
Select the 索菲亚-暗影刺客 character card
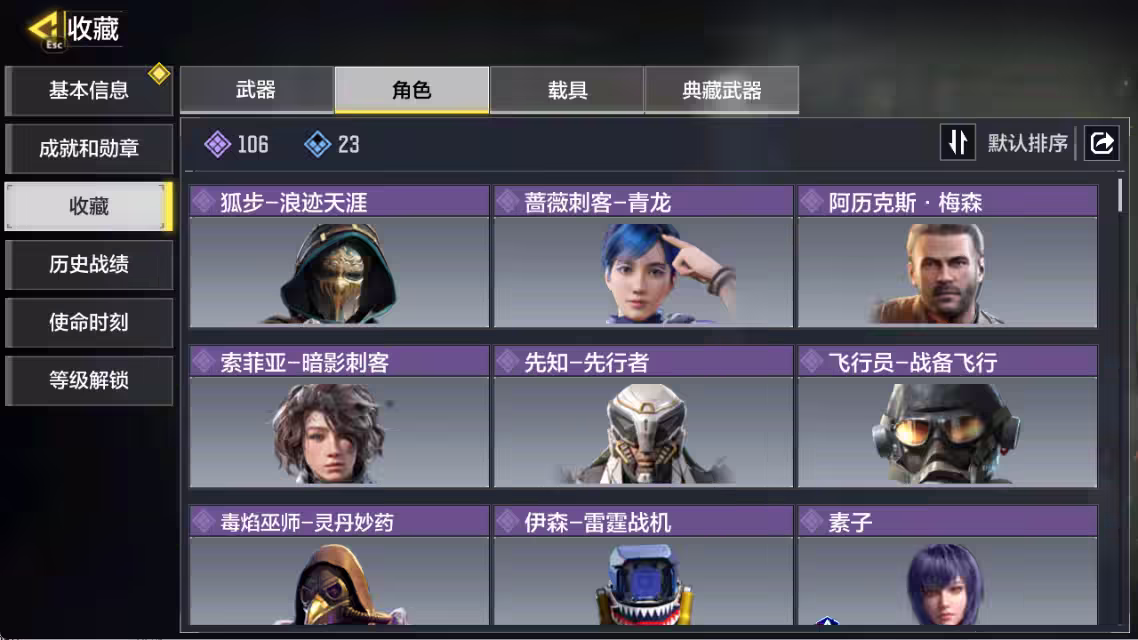point(339,417)
